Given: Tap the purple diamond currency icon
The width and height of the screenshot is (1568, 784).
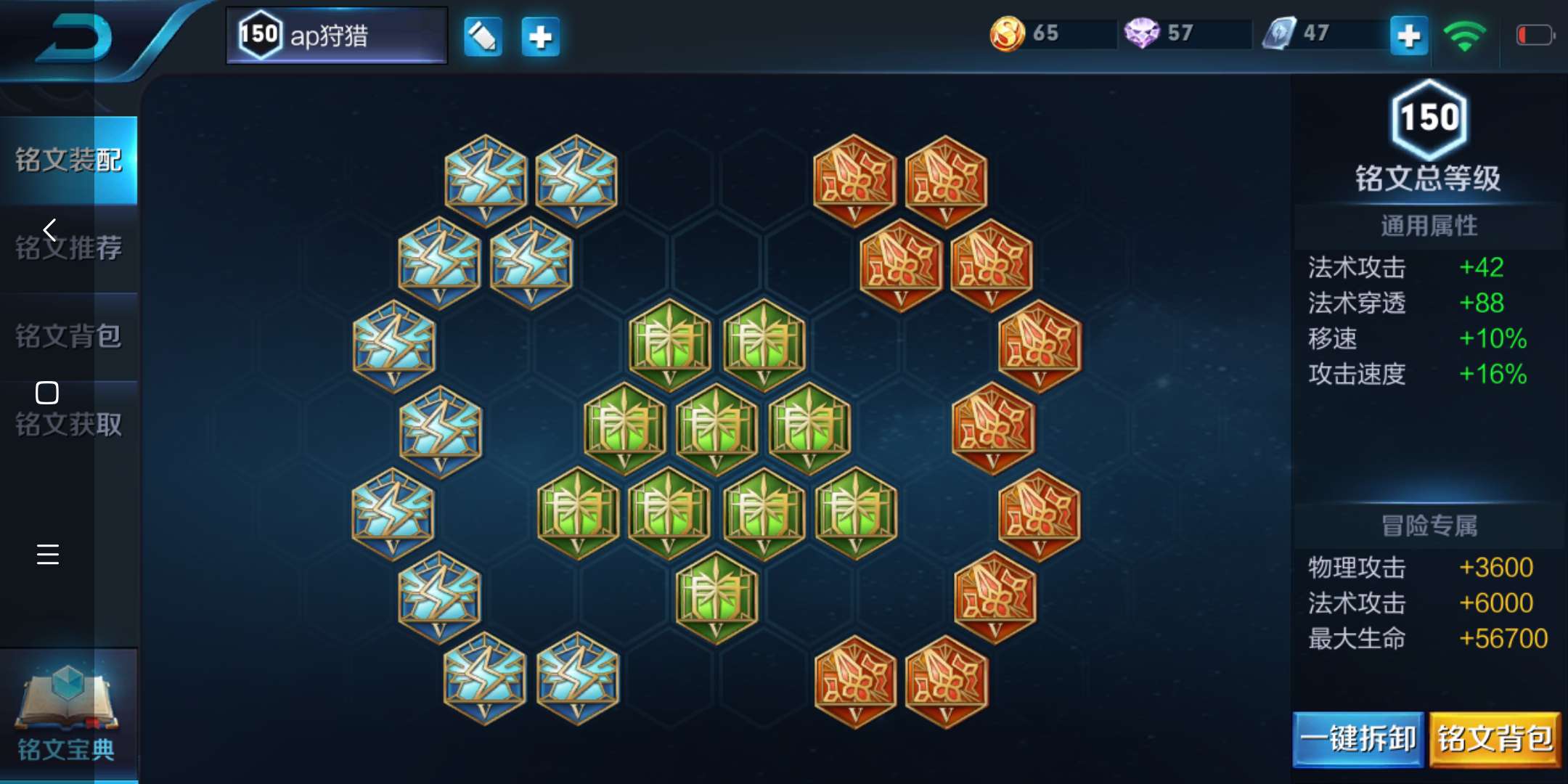Looking at the screenshot, I should pos(1141,33).
